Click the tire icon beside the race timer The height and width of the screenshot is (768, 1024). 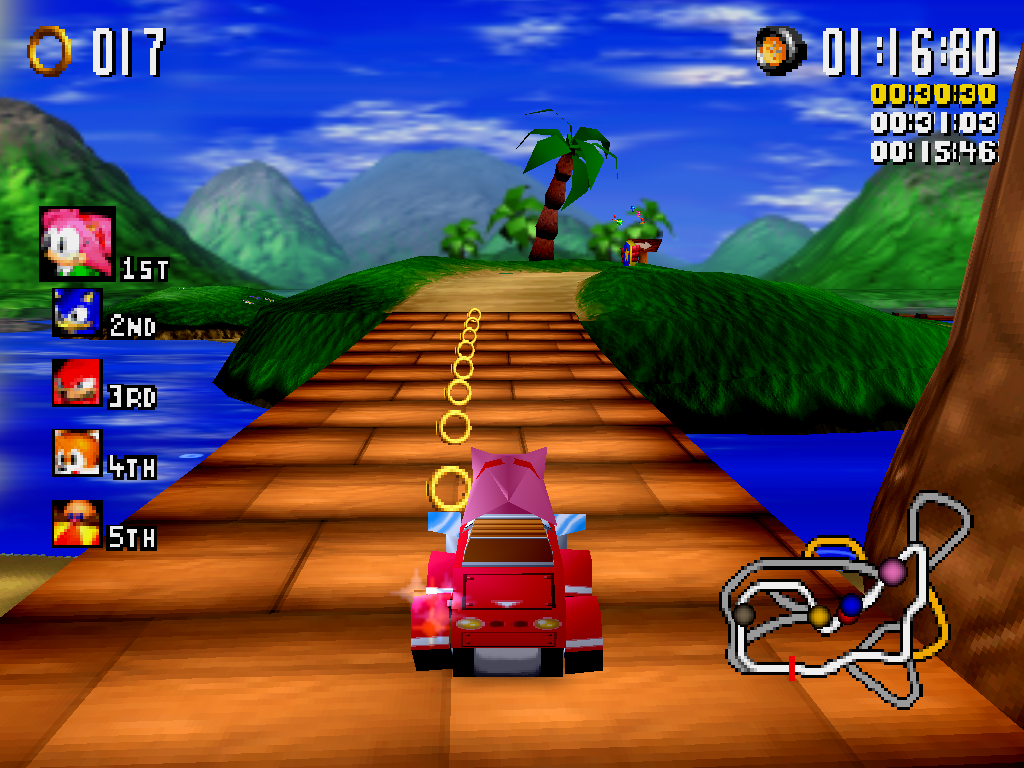click(x=781, y=50)
